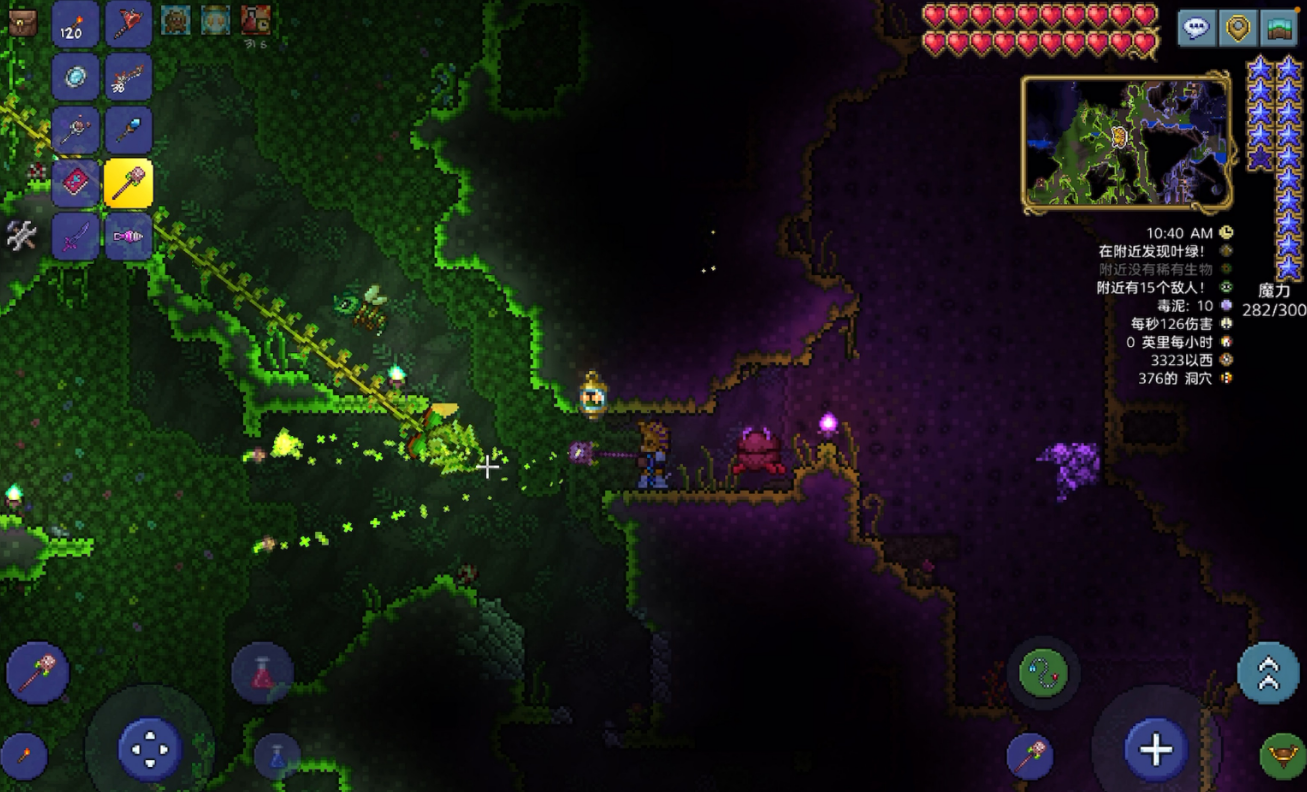Choose the red hamaxe hotbar slot

(x=129, y=25)
